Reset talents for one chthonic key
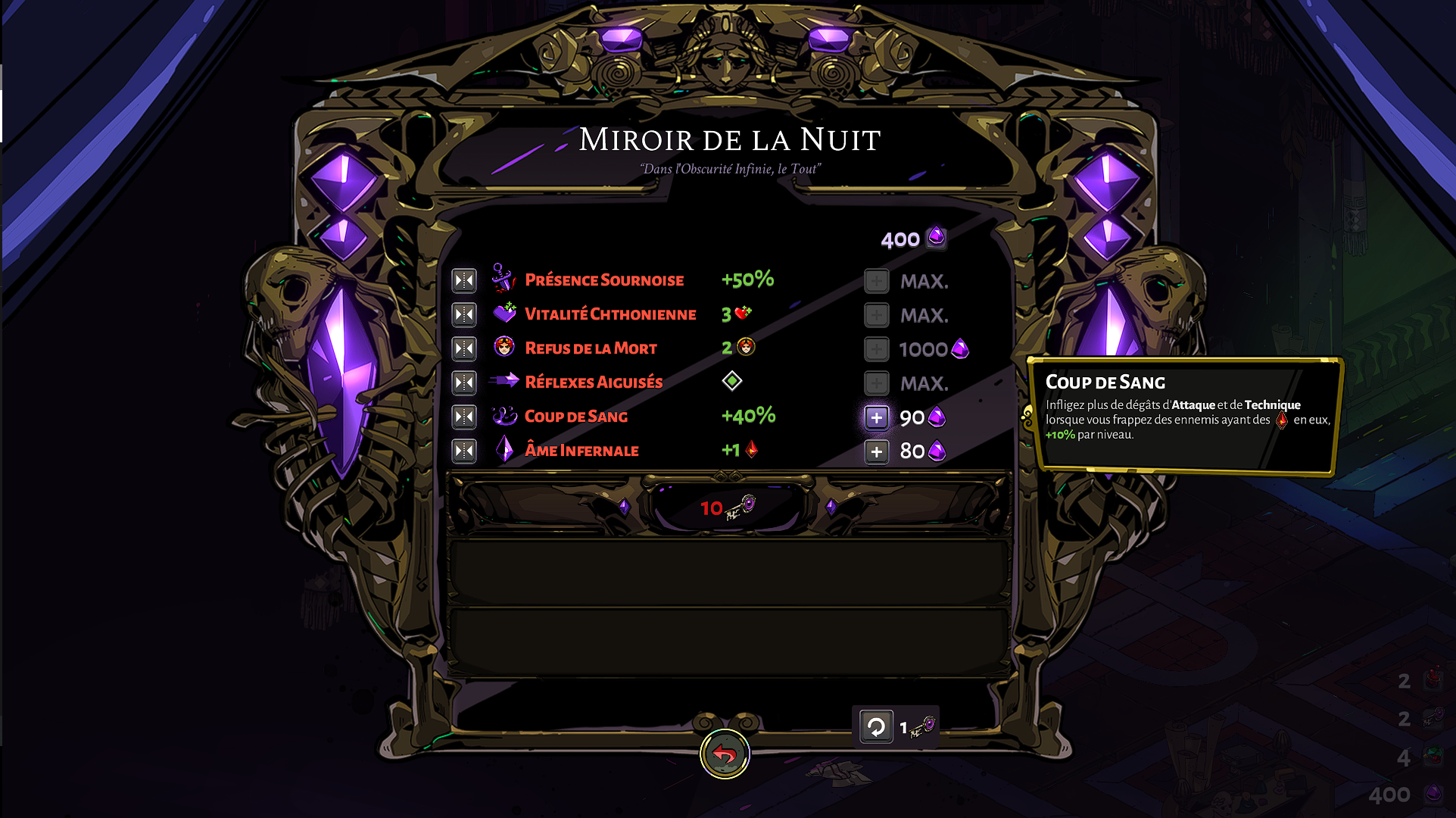Image resolution: width=1456 pixels, height=818 pixels. pyautogui.click(x=876, y=728)
